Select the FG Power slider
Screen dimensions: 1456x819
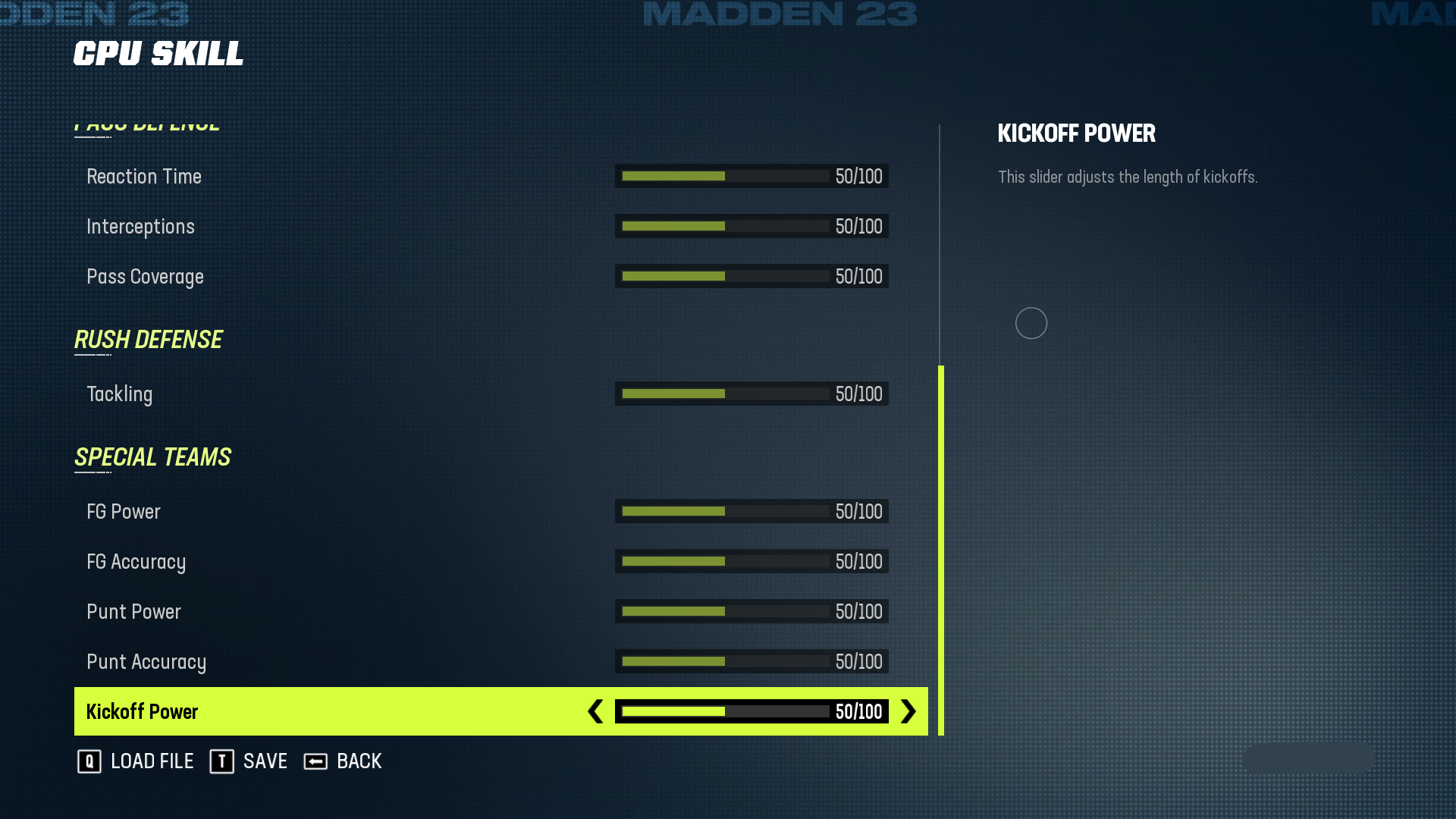tap(751, 511)
